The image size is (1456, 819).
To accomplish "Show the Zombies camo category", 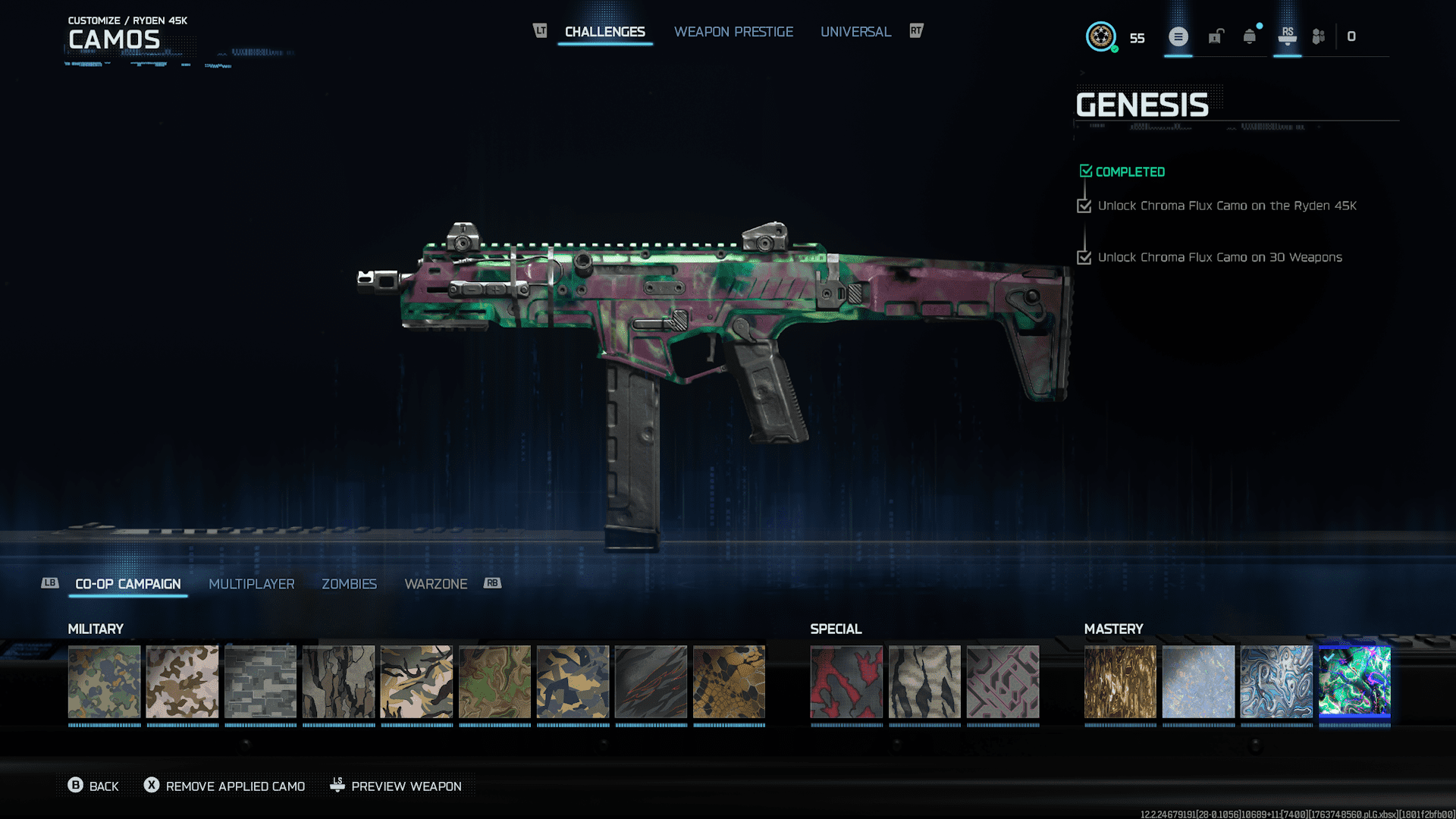I will tap(349, 584).
